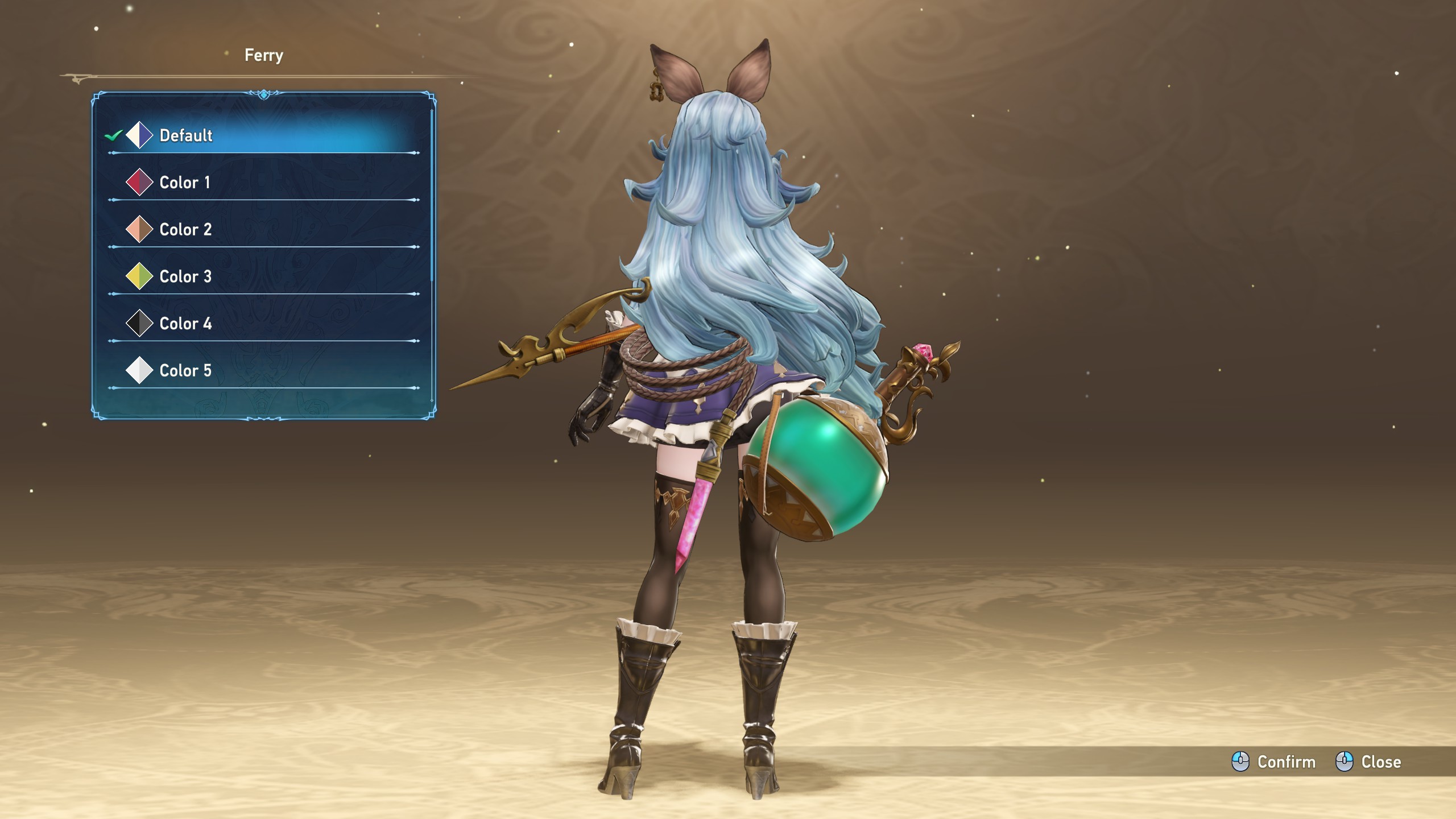Select the Default color scheme
Image resolution: width=1456 pixels, height=819 pixels.
[185, 135]
